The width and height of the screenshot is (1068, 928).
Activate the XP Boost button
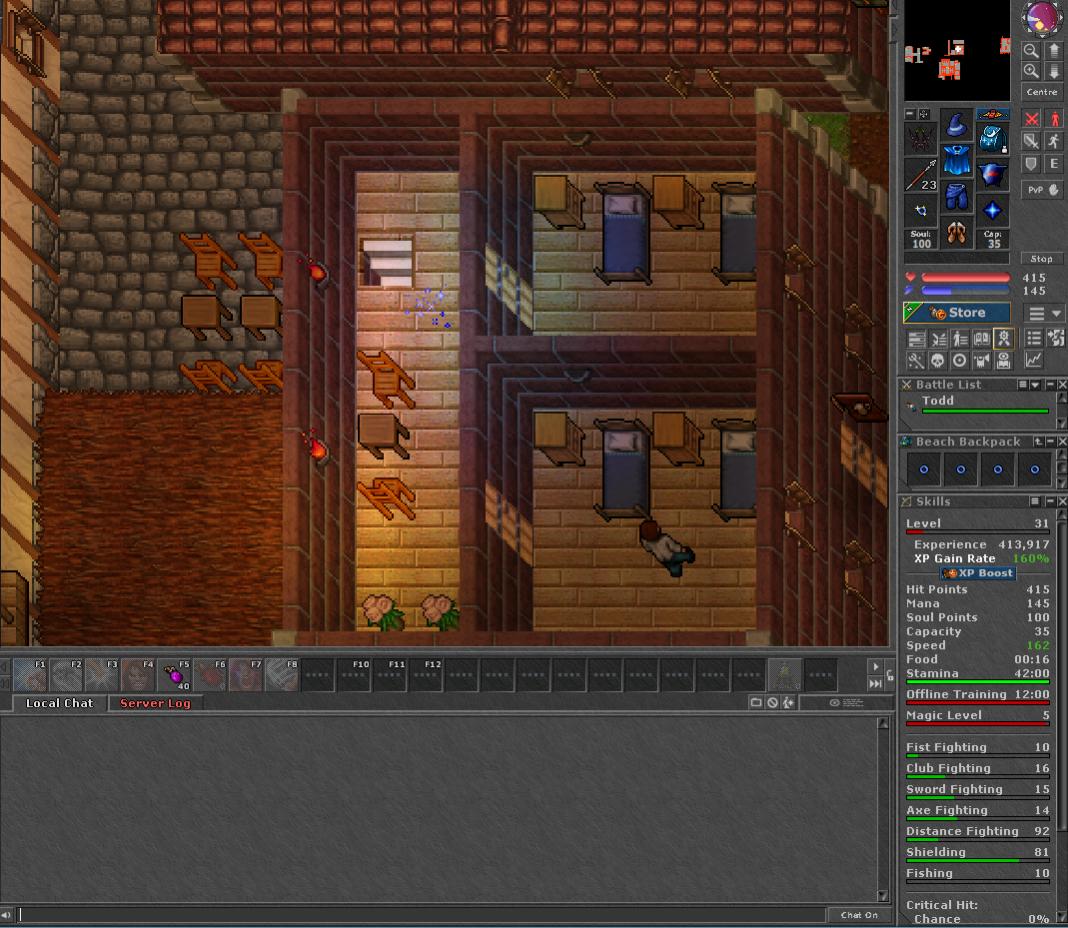coord(979,574)
